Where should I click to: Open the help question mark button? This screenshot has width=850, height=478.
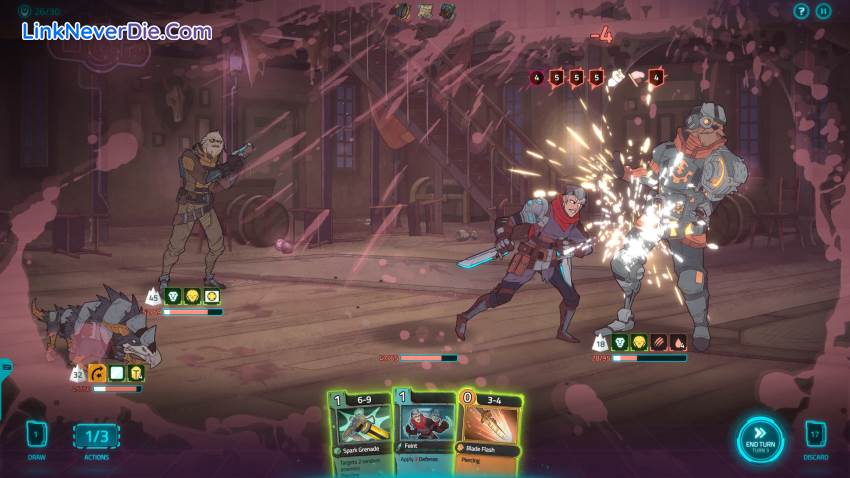click(800, 11)
